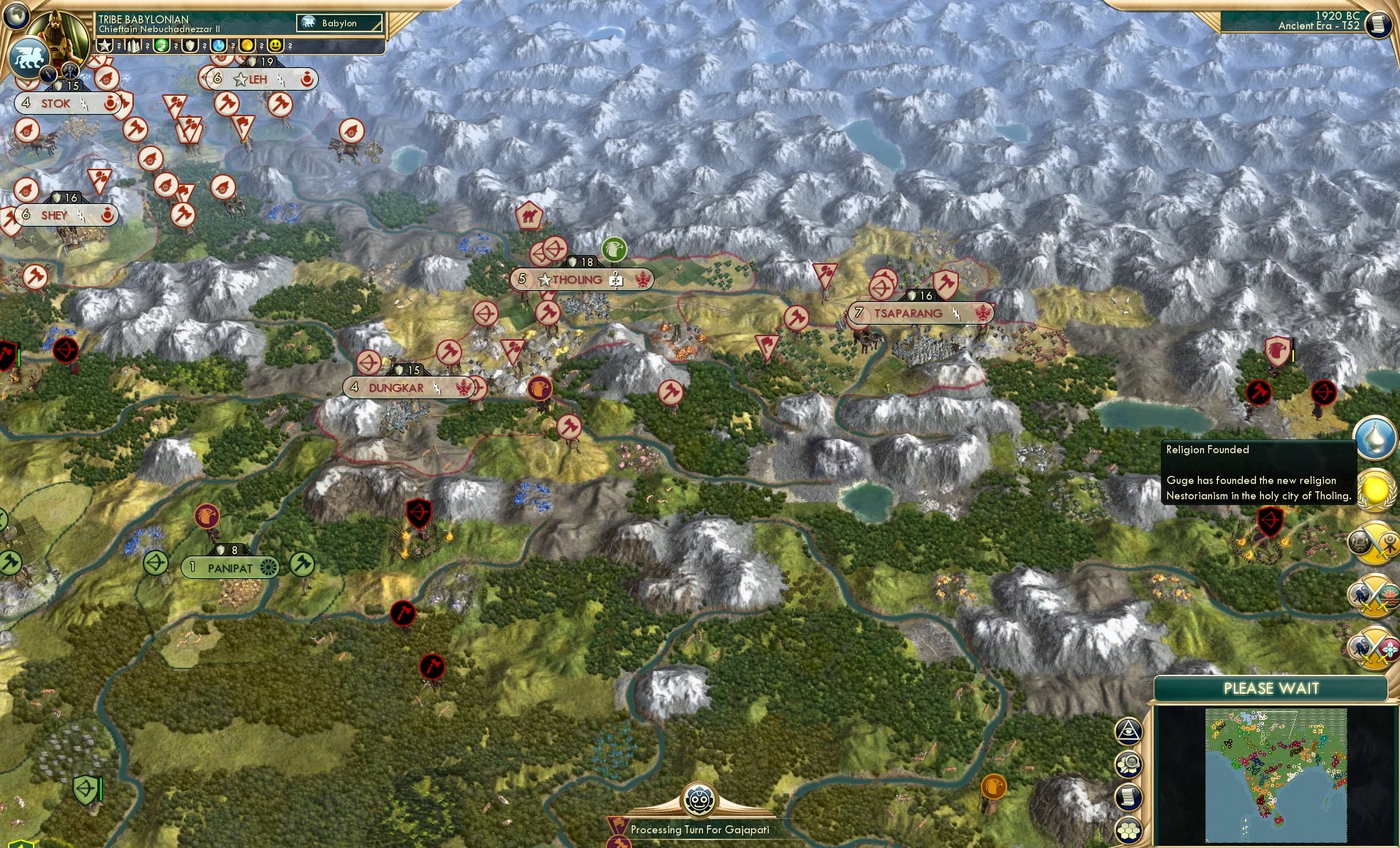This screenshot has width=1400, height=848.
Task: Open the strategic view with the pyramid-eye icon
Action: click(1129, 730)
